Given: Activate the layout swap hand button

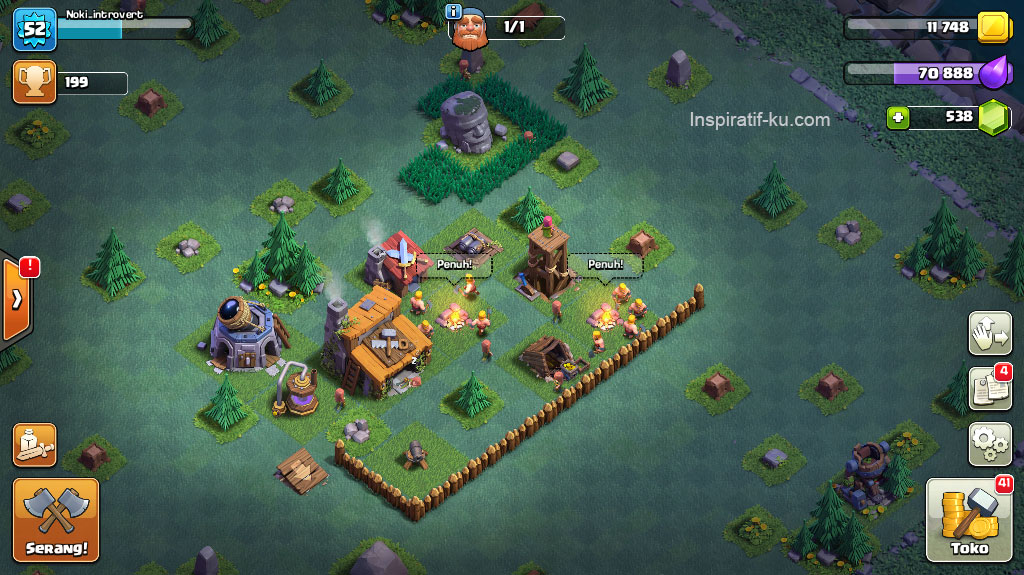Looking at the screenshot, I should pos(989,333).
